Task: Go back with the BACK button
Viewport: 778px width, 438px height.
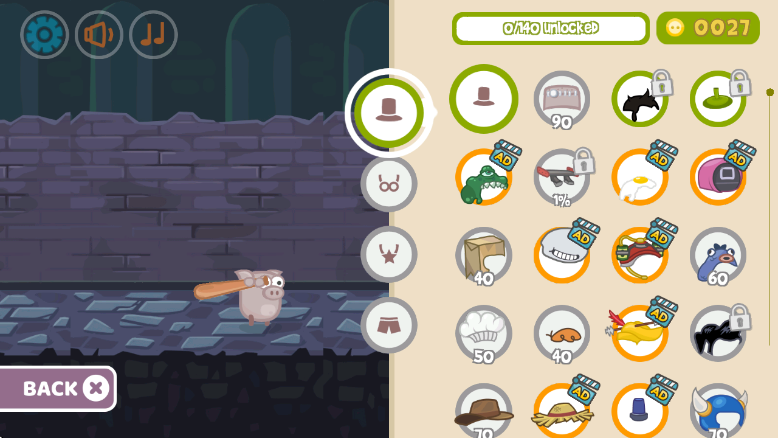Action: [x=58, y=388]
